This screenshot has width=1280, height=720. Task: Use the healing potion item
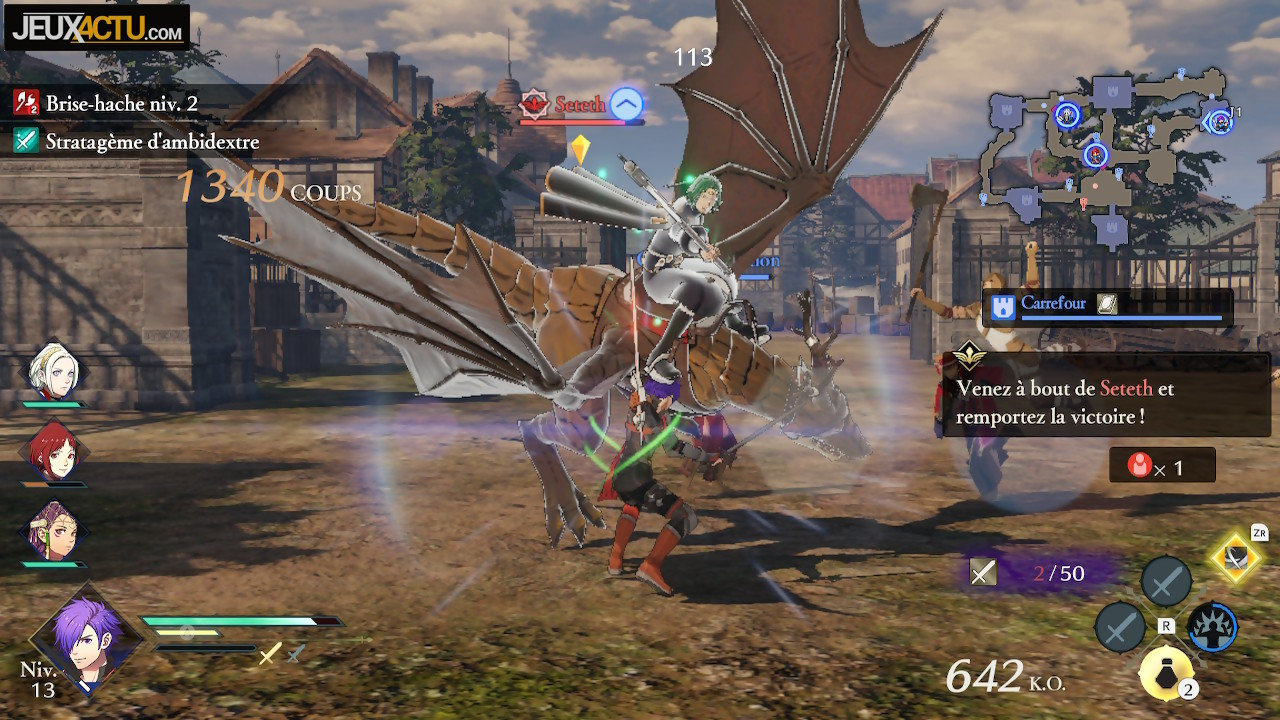click(x=1166, y=674)
